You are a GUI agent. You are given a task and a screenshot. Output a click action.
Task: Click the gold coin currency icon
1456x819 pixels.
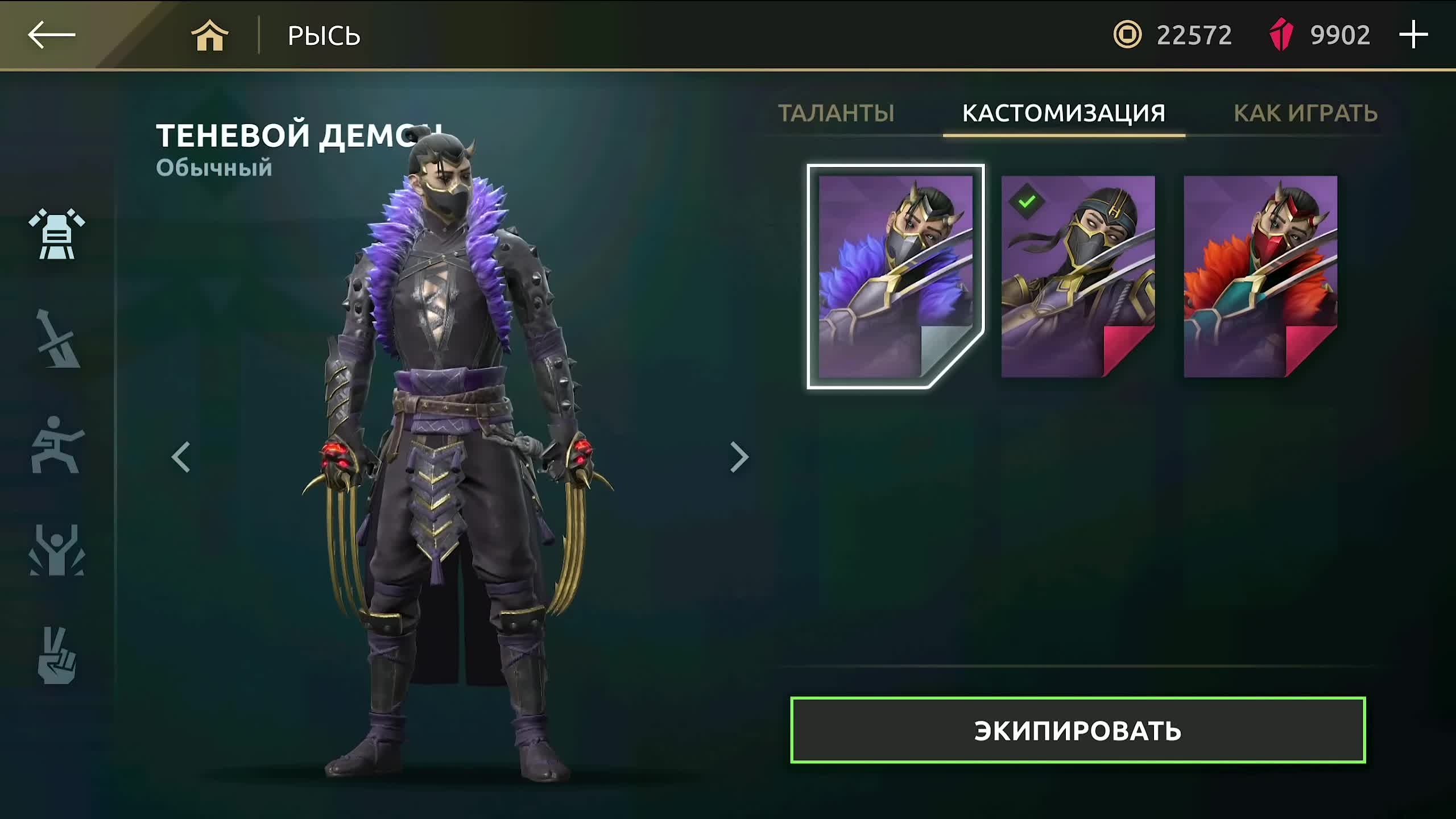click(1129, 35)
